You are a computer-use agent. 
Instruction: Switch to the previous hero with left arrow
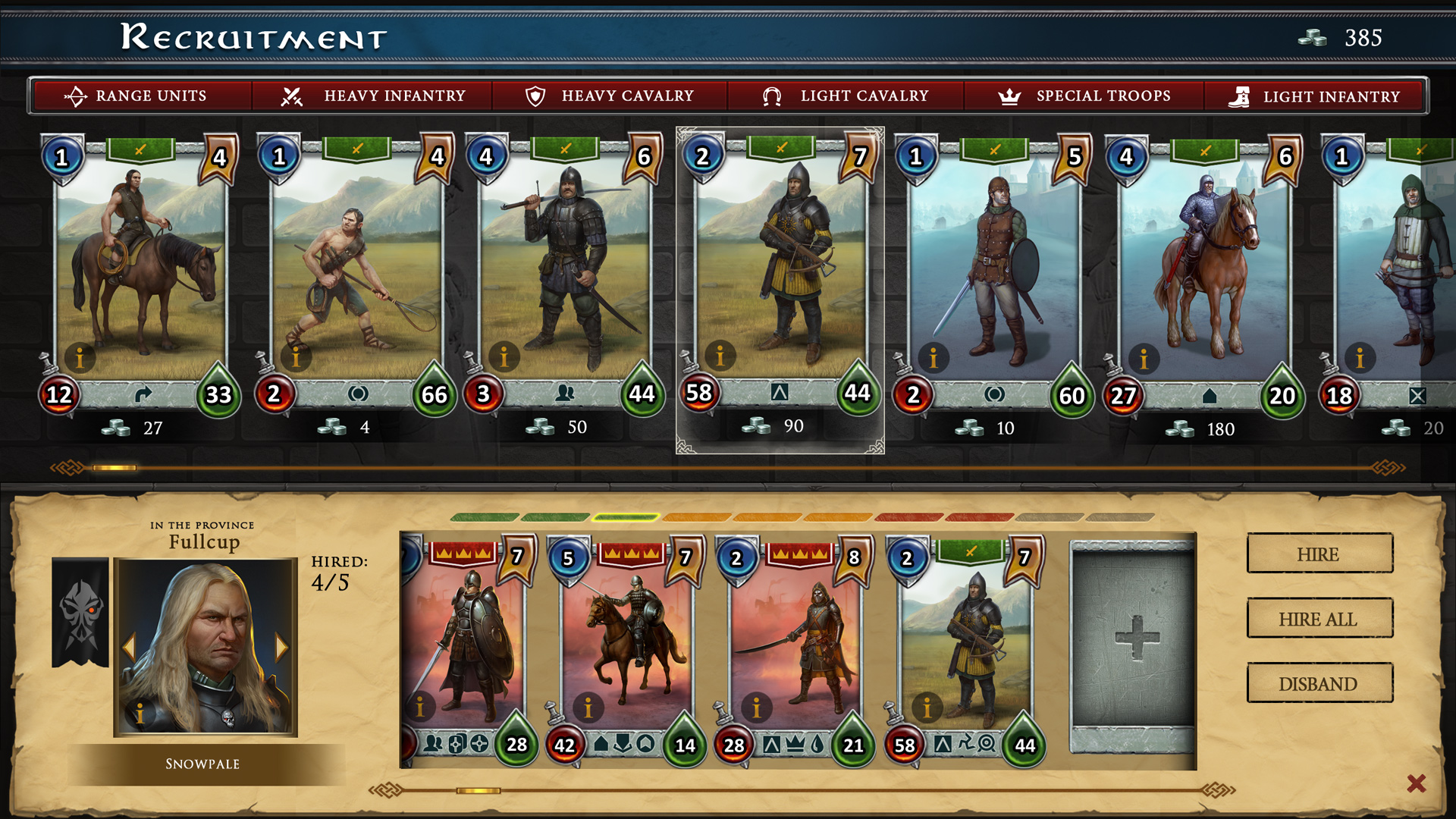[128, 647]
